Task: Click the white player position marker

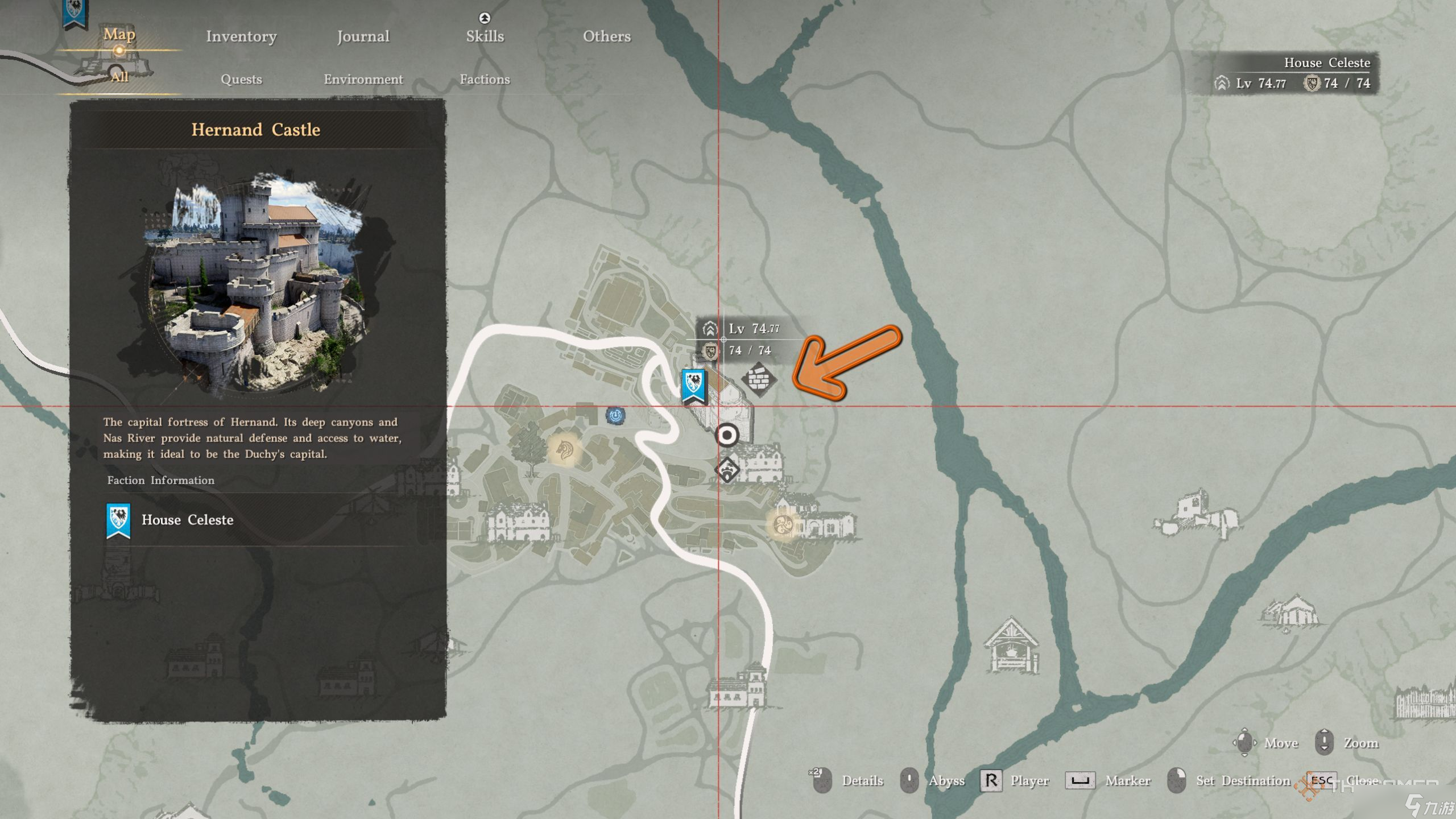Action: click(726, 436)
